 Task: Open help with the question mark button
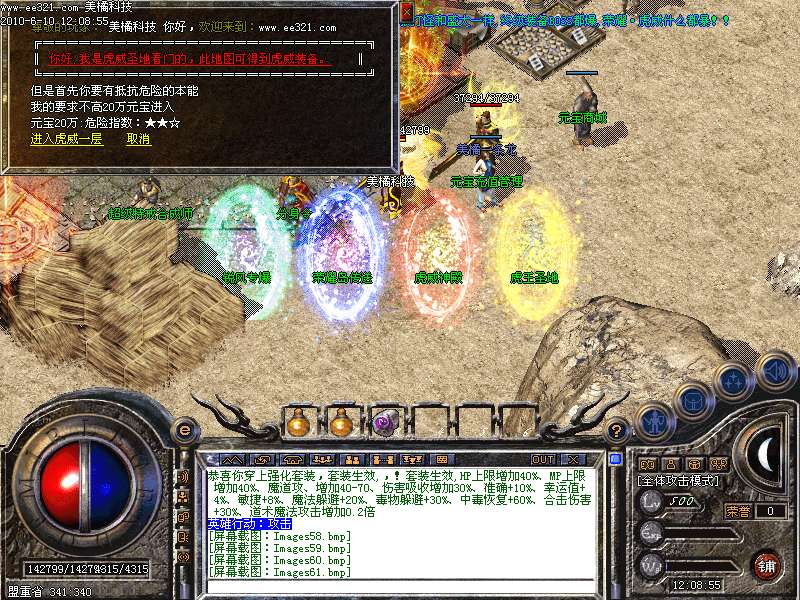tap(617, 431)
